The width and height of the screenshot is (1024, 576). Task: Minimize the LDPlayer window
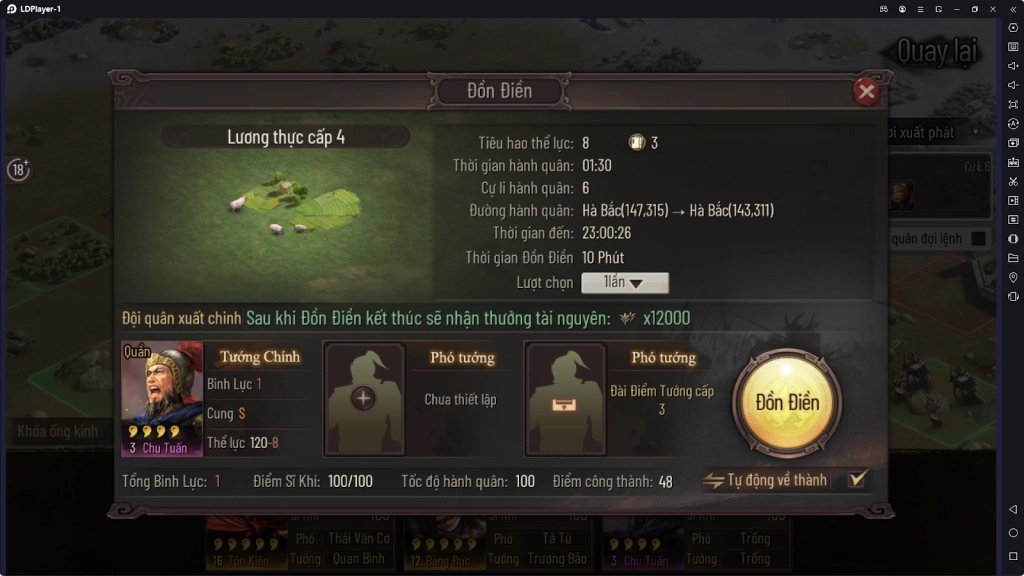[956, 9]
